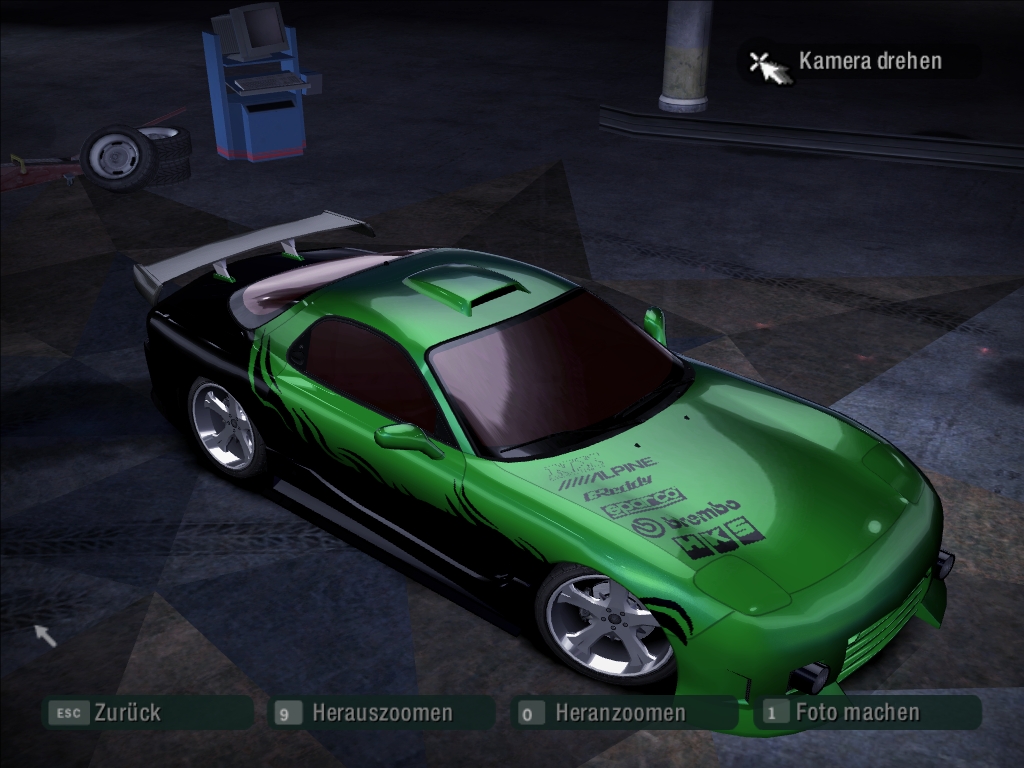
Task: Take a photo with Foto machen
Action: [x=856, y=713]
